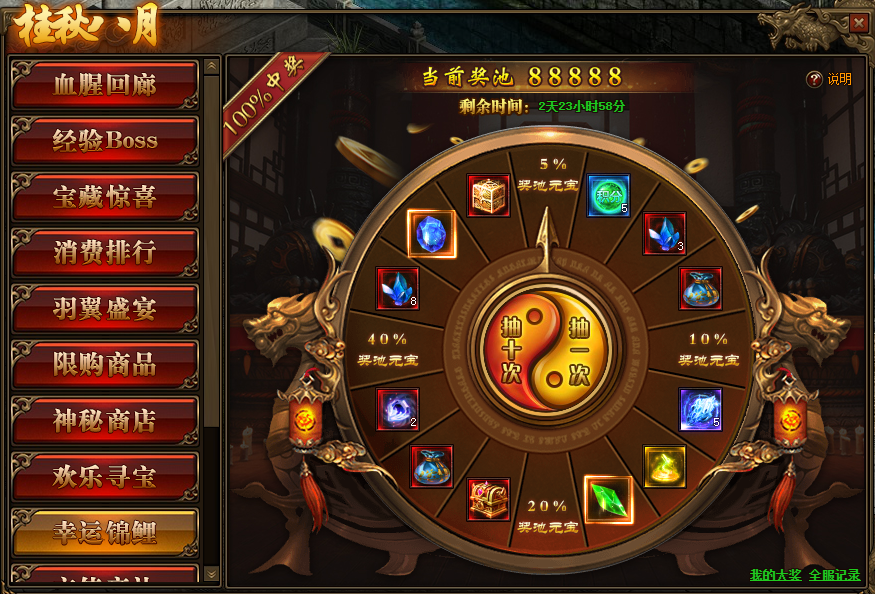This screenshot has height=594, width=875.
Task: Select the yellow flame prize icon
Action: pos(665,466)
